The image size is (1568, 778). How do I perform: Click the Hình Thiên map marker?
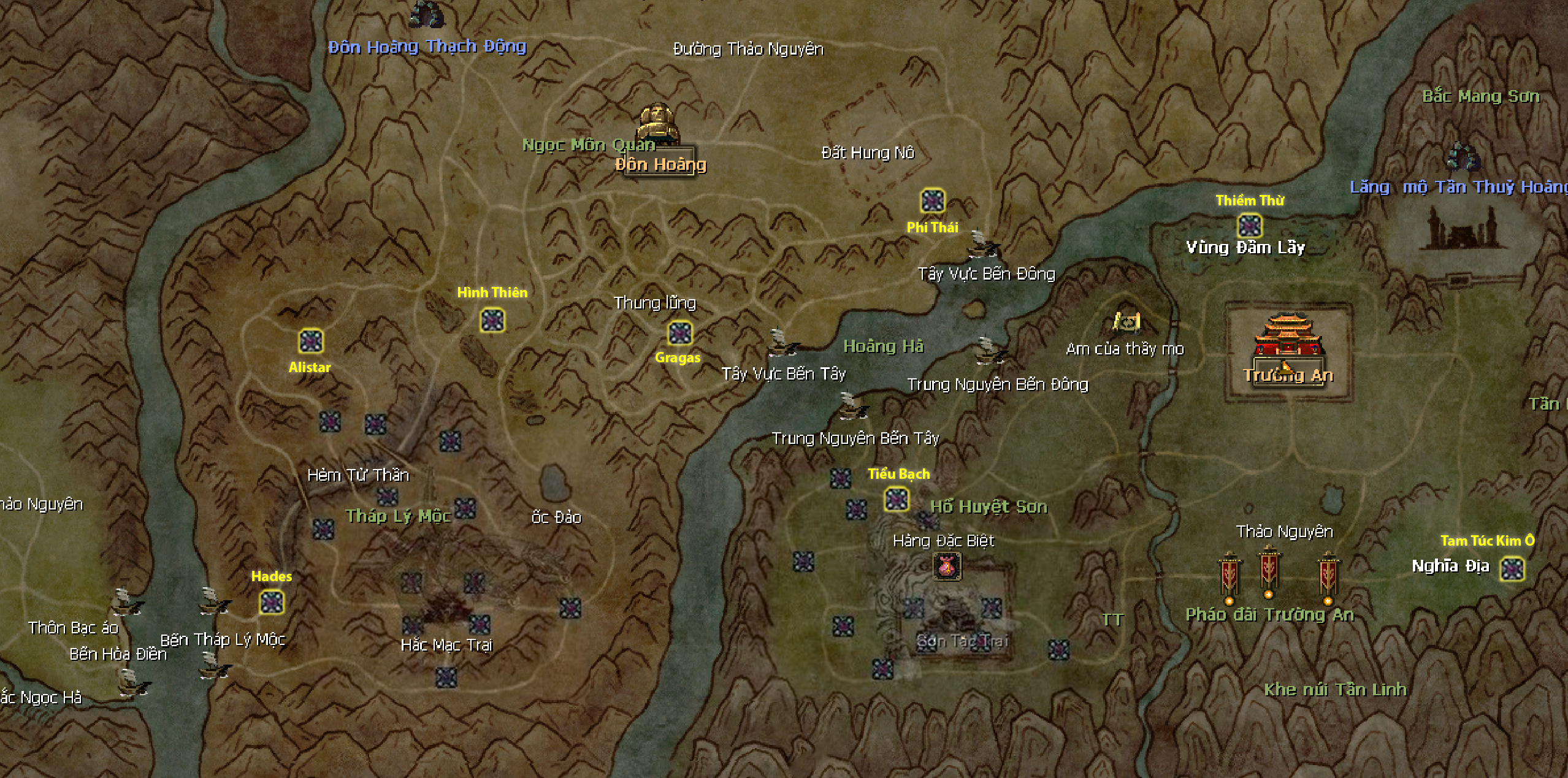coord(492,320)
